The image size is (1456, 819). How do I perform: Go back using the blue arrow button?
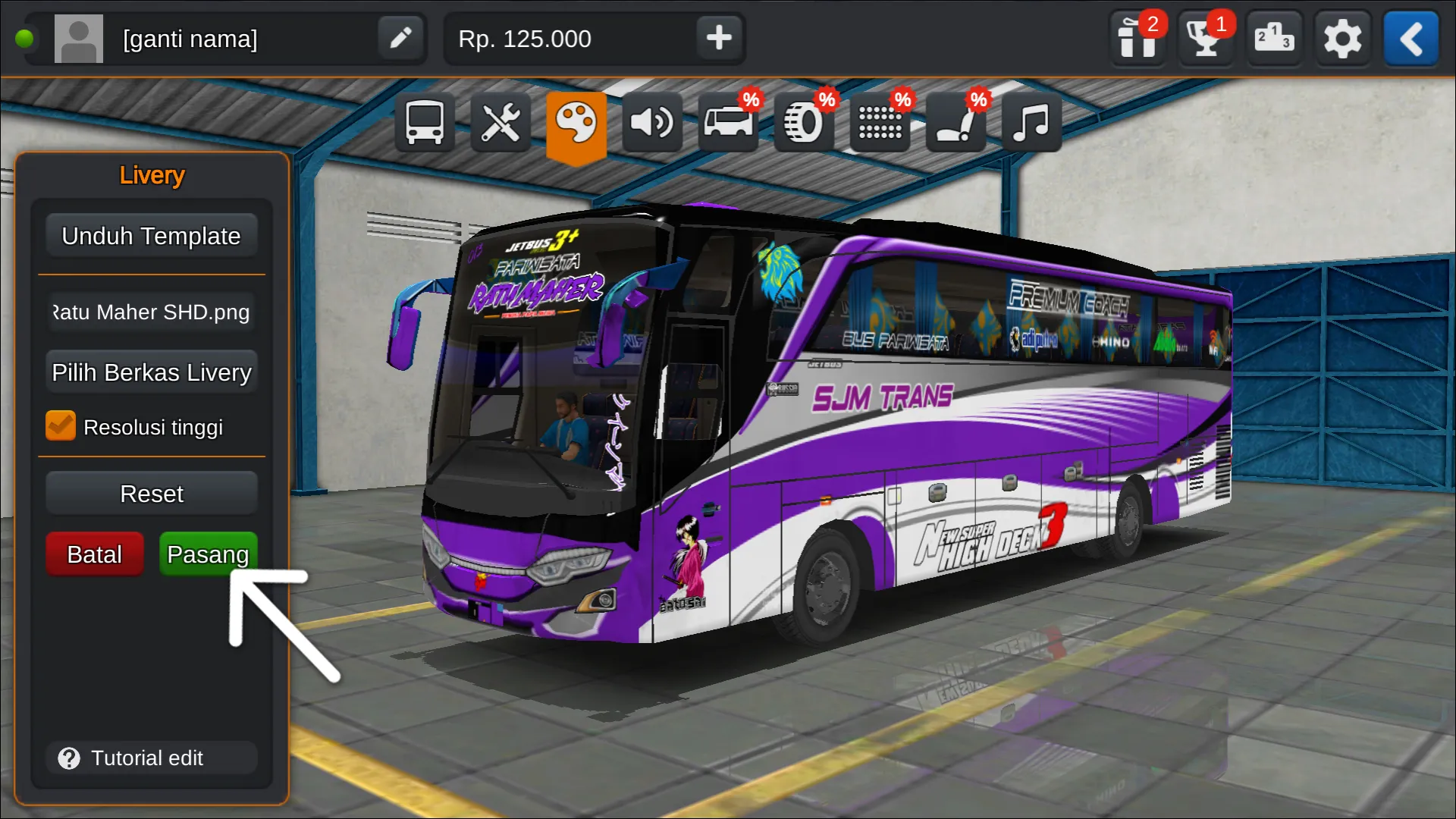pos(1410,39)
